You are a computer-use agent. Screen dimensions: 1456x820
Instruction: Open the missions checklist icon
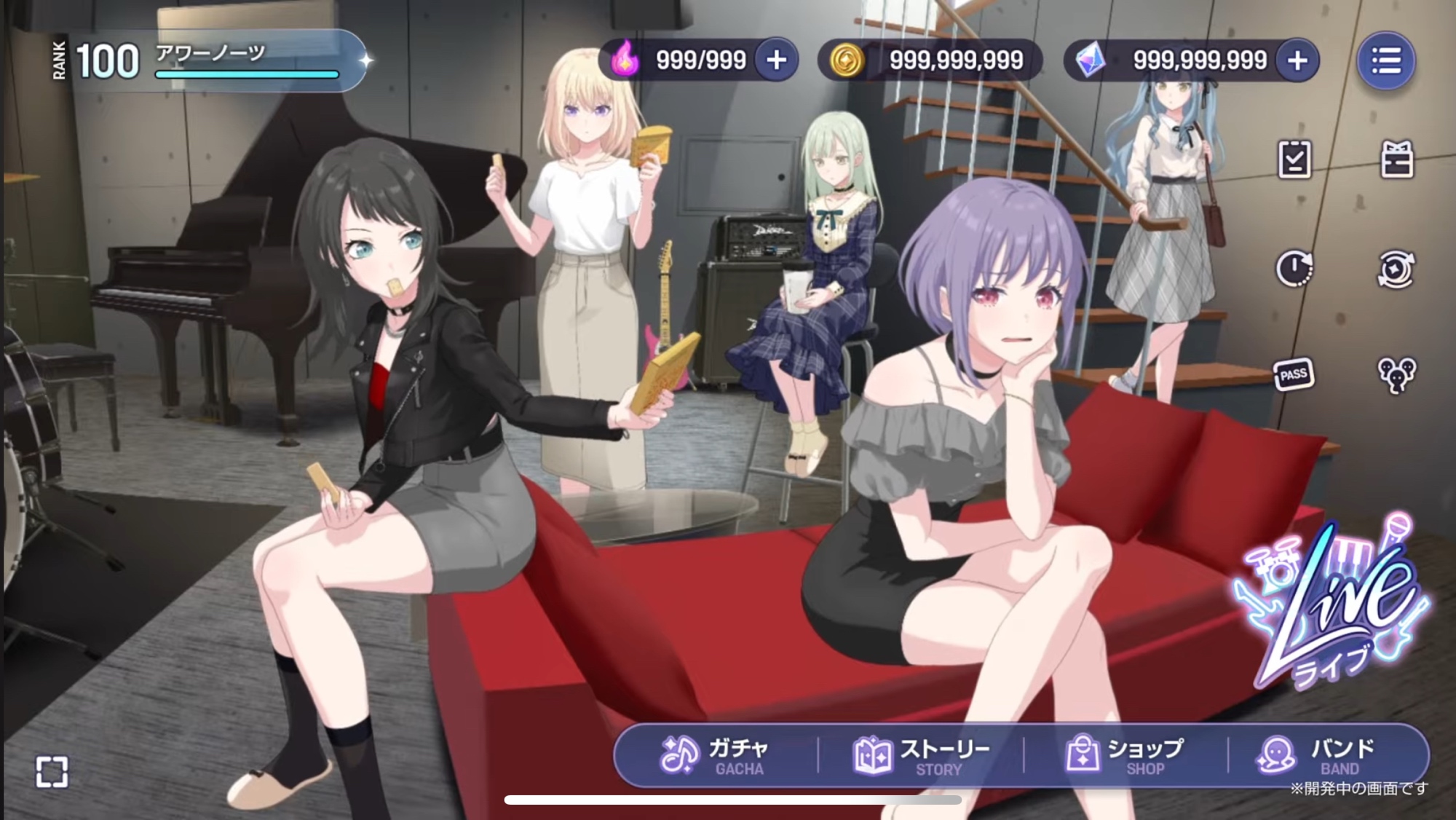pyautogui.click(x=1294, y=159)
